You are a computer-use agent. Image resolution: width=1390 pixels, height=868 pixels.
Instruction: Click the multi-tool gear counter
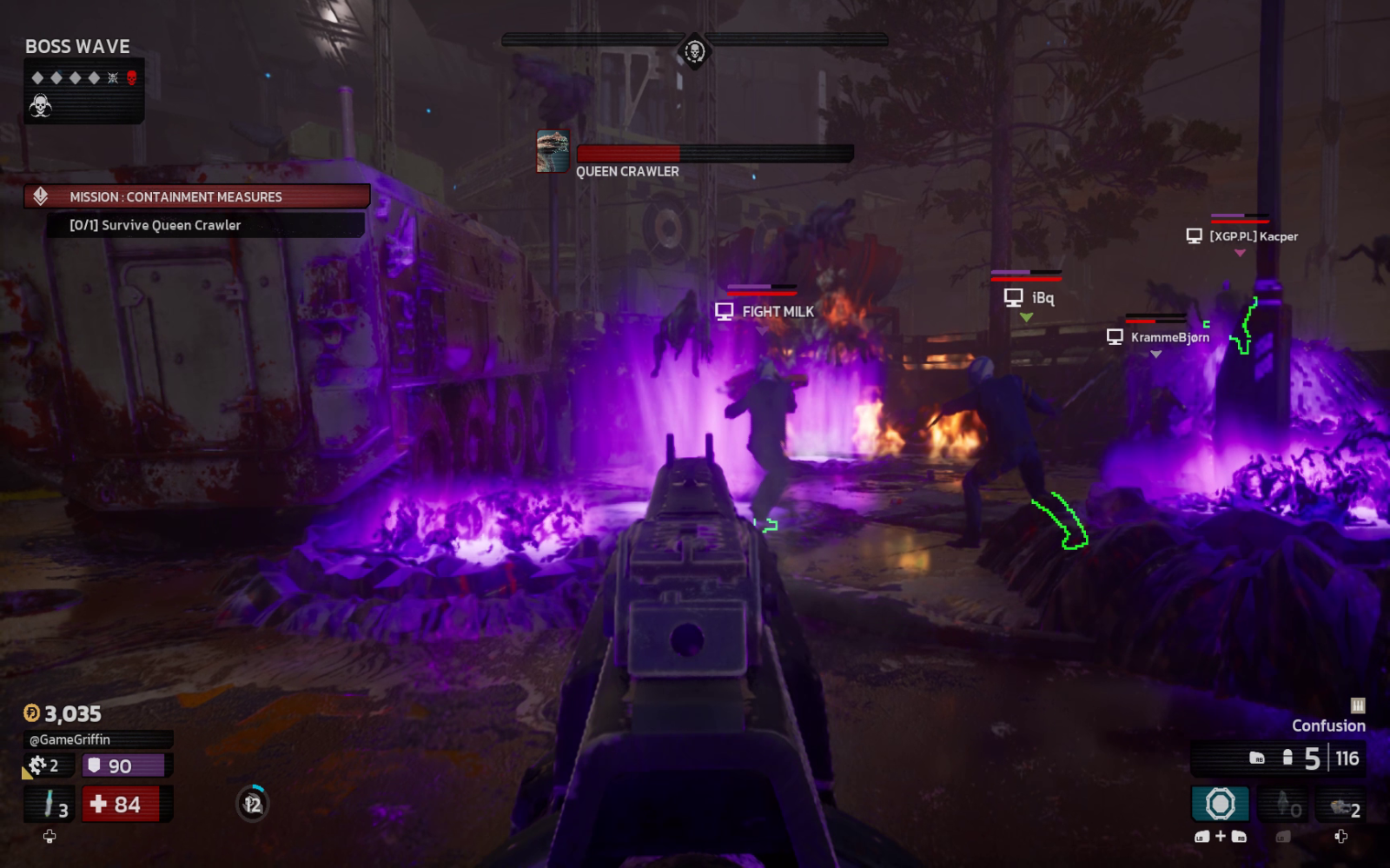click(43, 765)
